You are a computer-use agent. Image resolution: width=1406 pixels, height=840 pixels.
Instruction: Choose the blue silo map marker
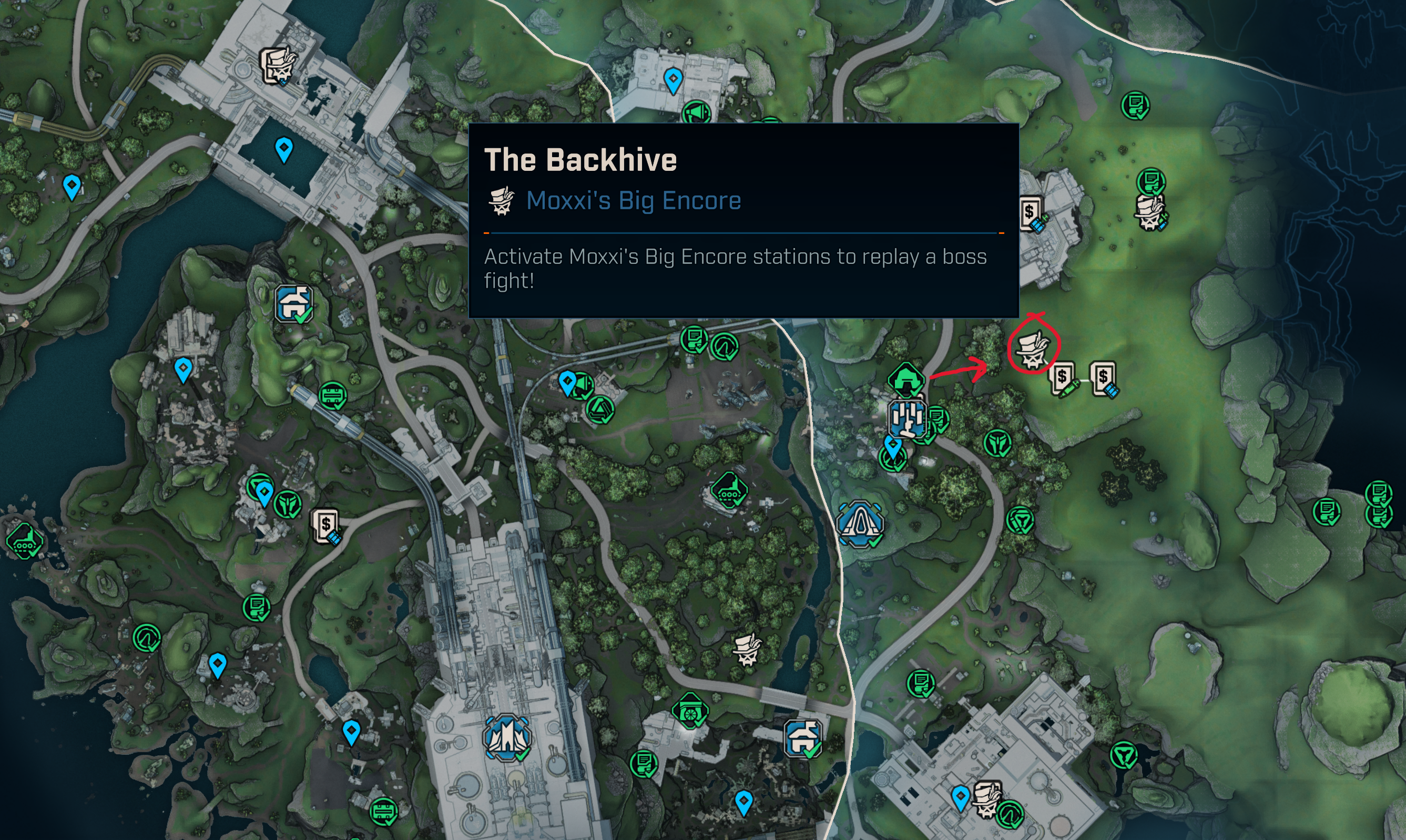coord(908,419)
